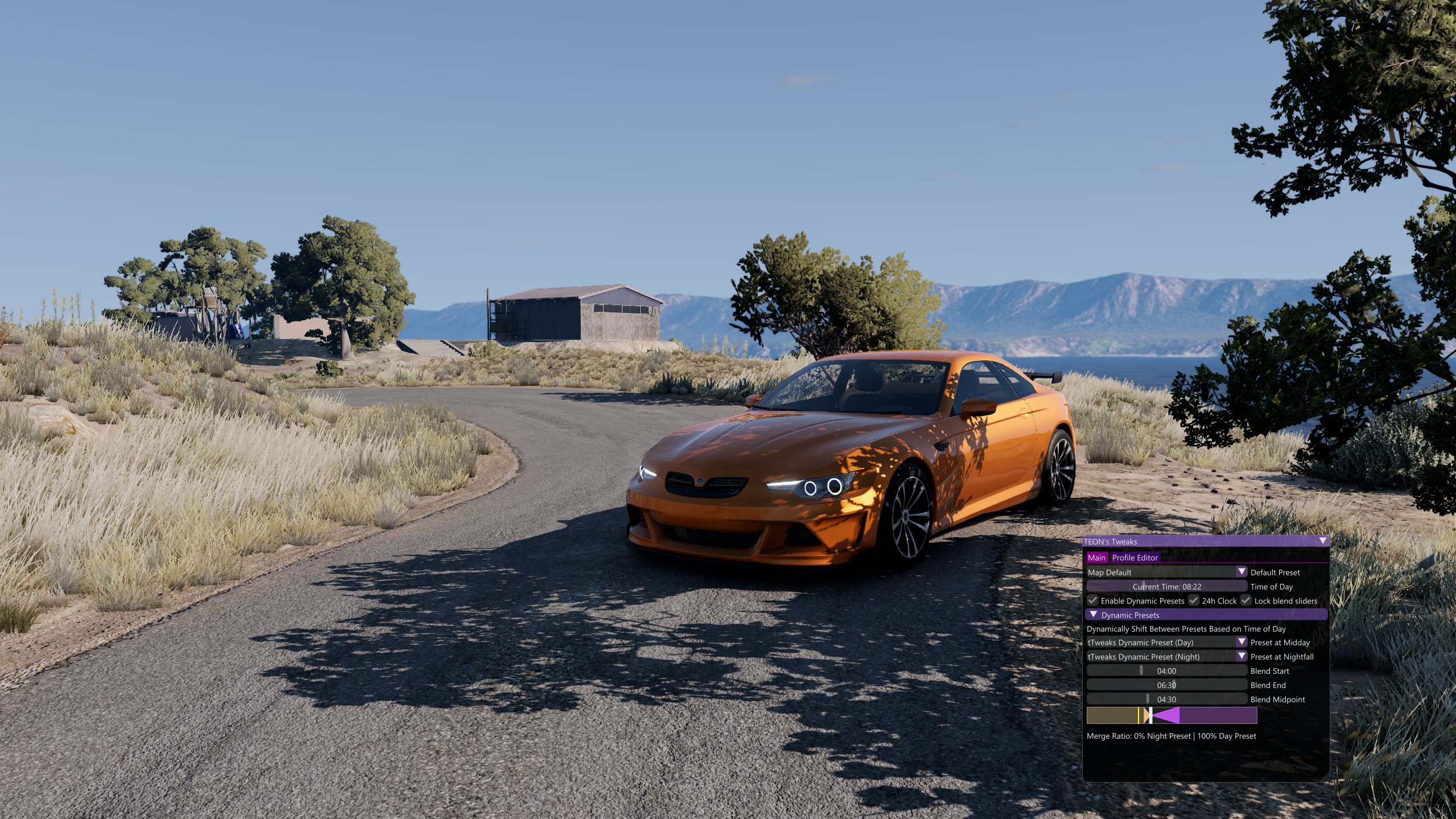
Task: Click the Blend End slider
Action: (x=1166, y=685)
